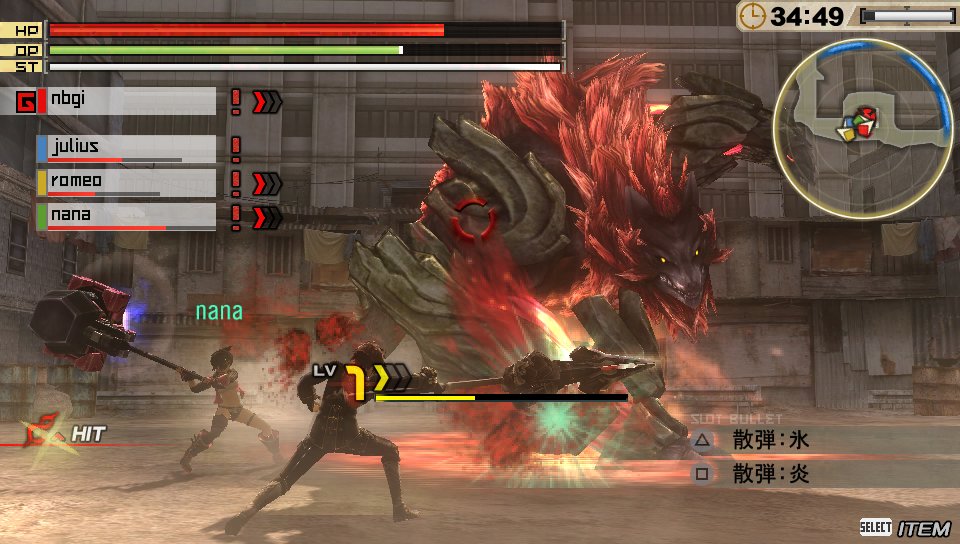
Task: Open the ITEM menu
Action: click(905, 528)
